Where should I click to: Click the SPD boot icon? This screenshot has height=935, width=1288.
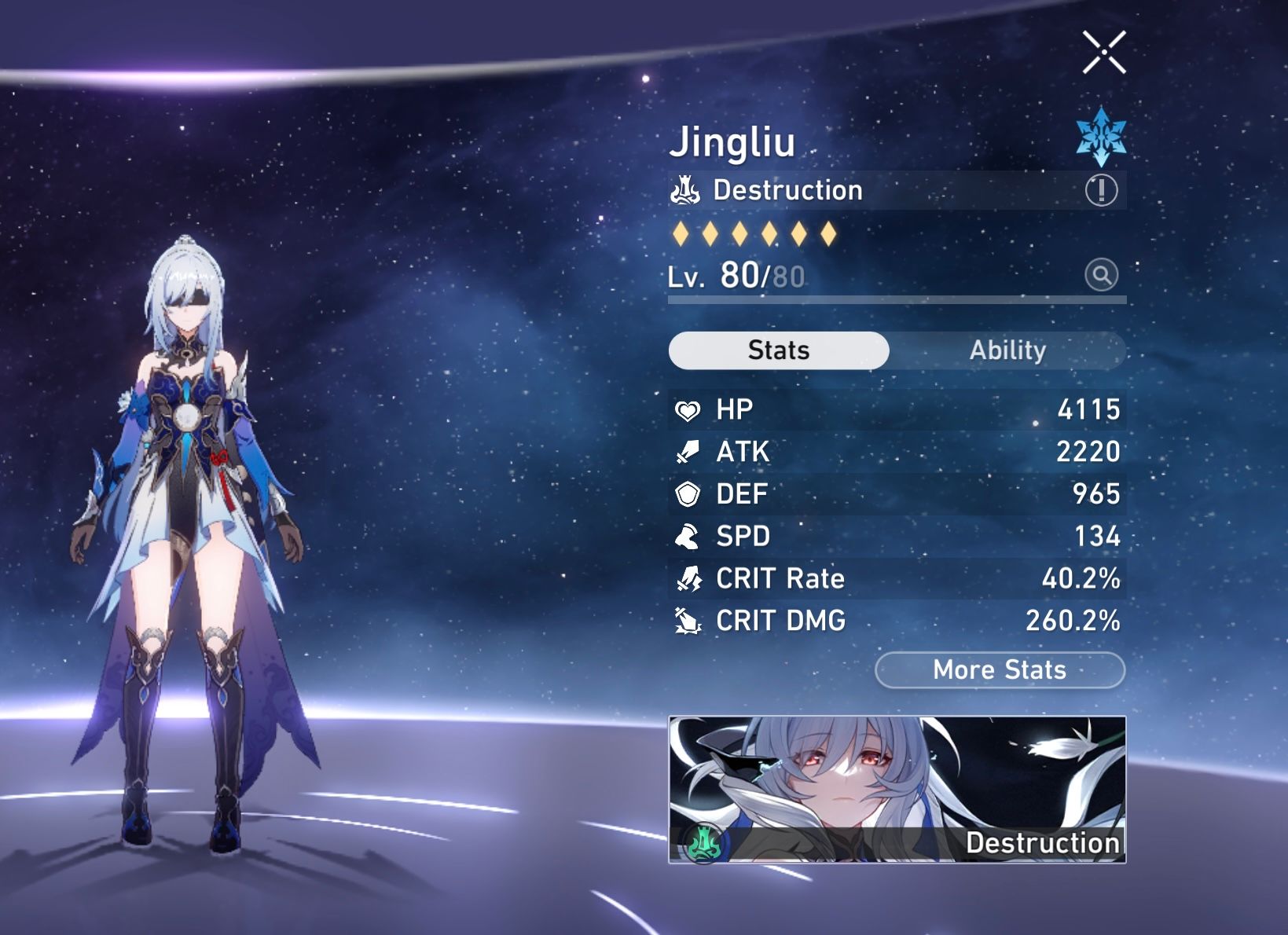point(685,537)
